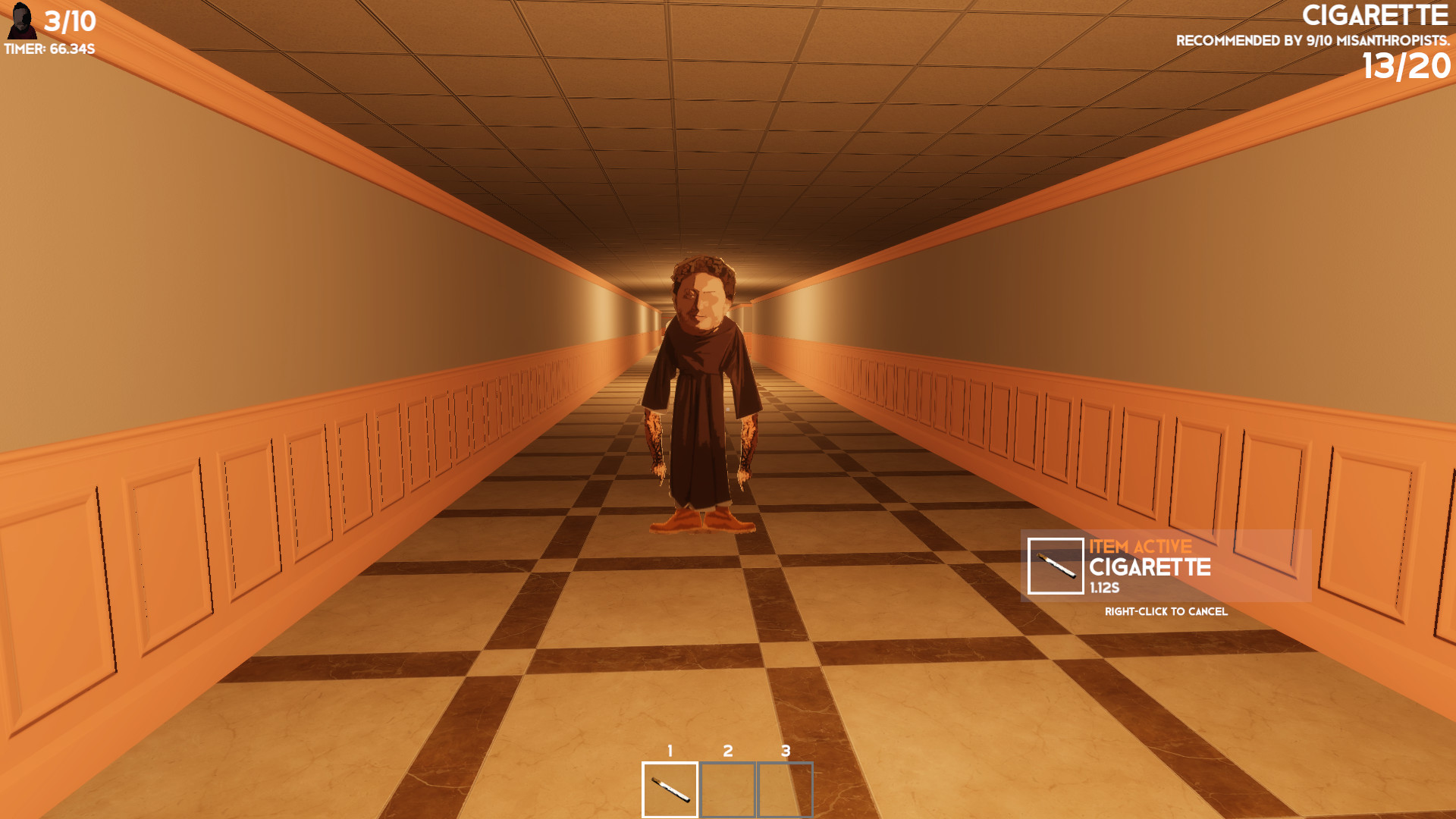Click the small cigarette graphic inside the active item box
Viewport: 1456px width, 819px height.
tap(1056, 565)
